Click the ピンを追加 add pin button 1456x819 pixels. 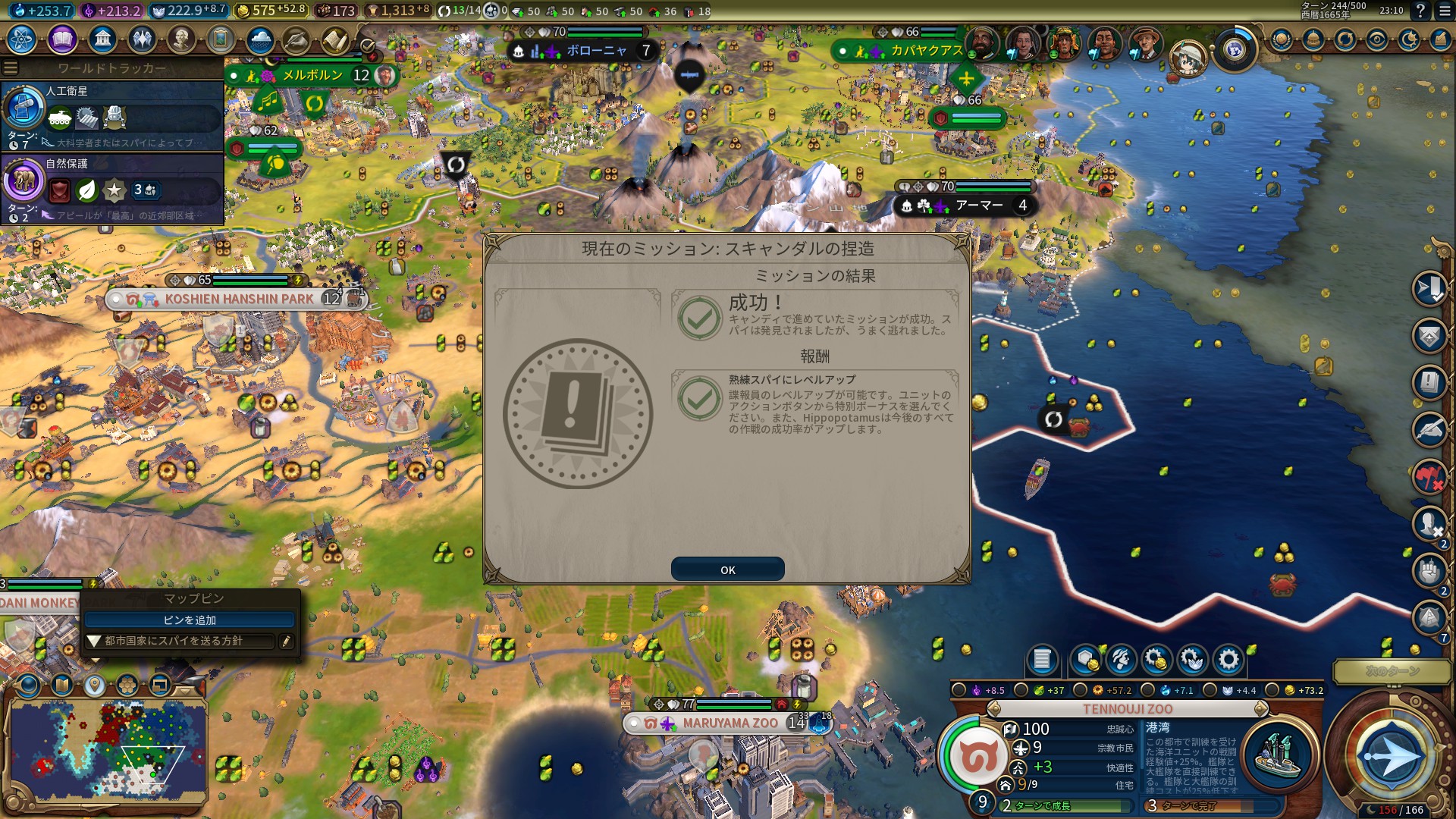tap(190, 620)
